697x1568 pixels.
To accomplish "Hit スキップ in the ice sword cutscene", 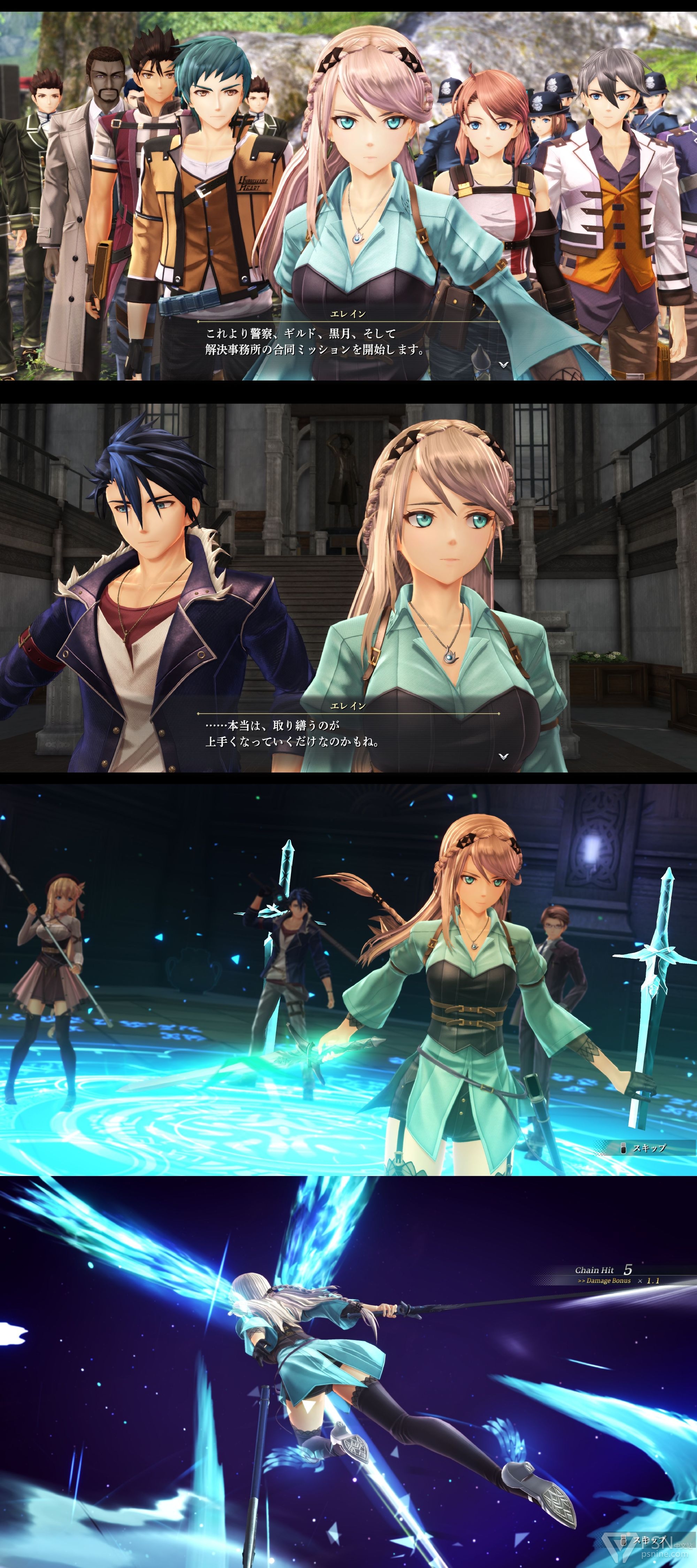I will 648,1147.
